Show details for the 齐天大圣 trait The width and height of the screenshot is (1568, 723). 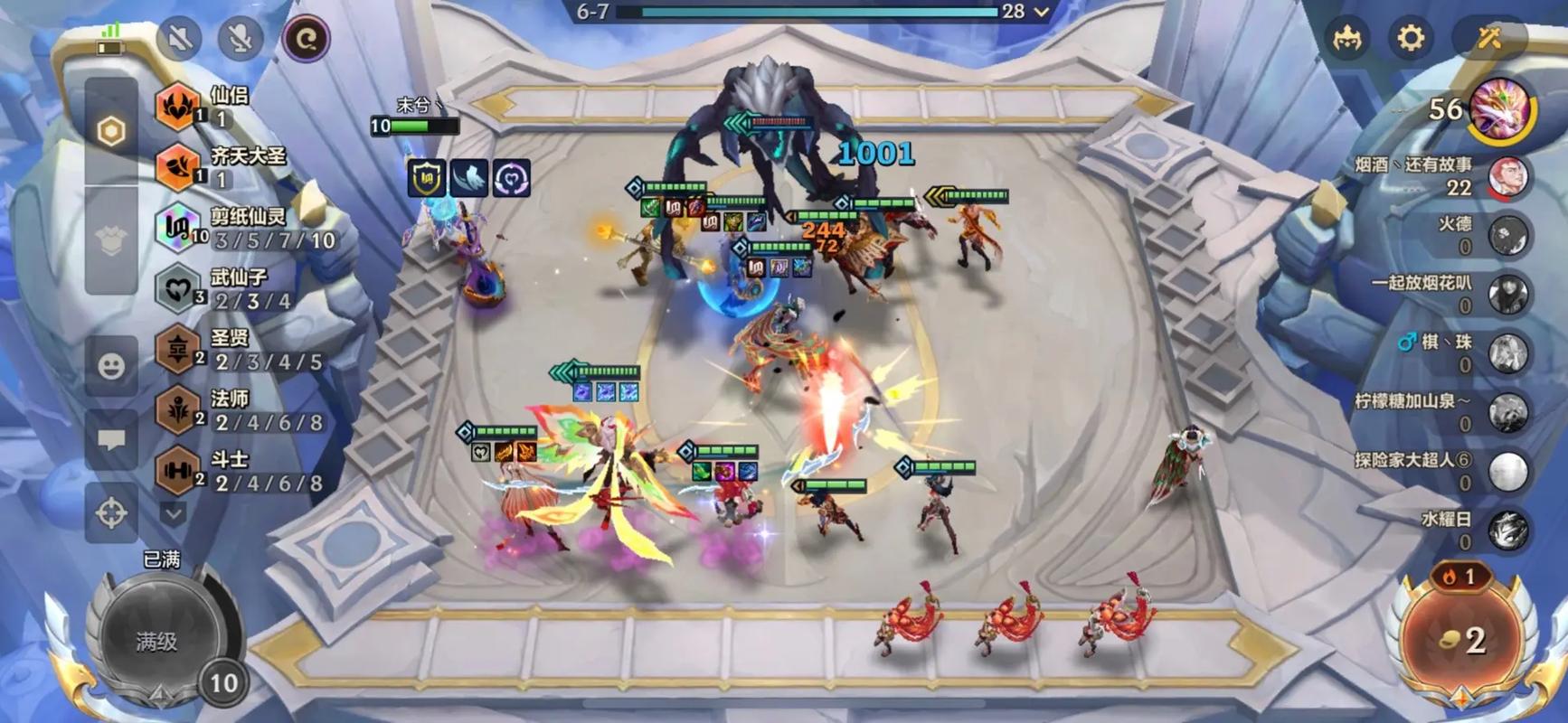[242, 166]
